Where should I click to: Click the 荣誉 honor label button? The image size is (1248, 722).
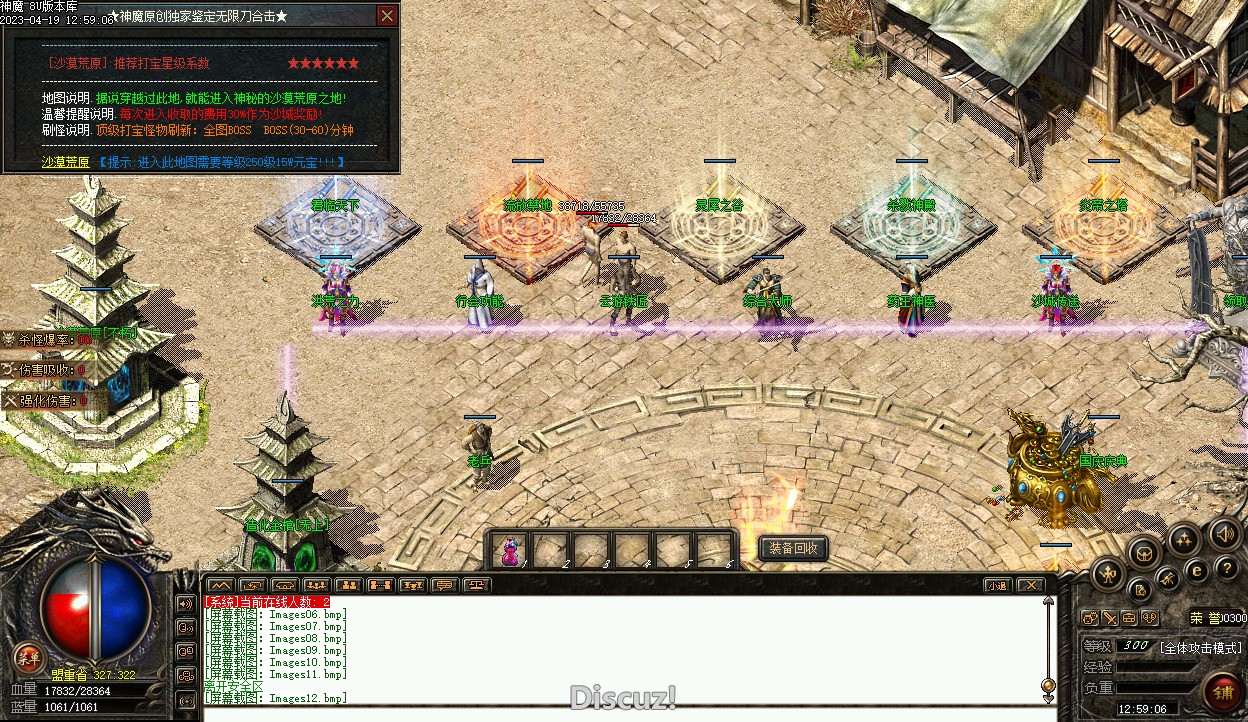[1203, 618]
